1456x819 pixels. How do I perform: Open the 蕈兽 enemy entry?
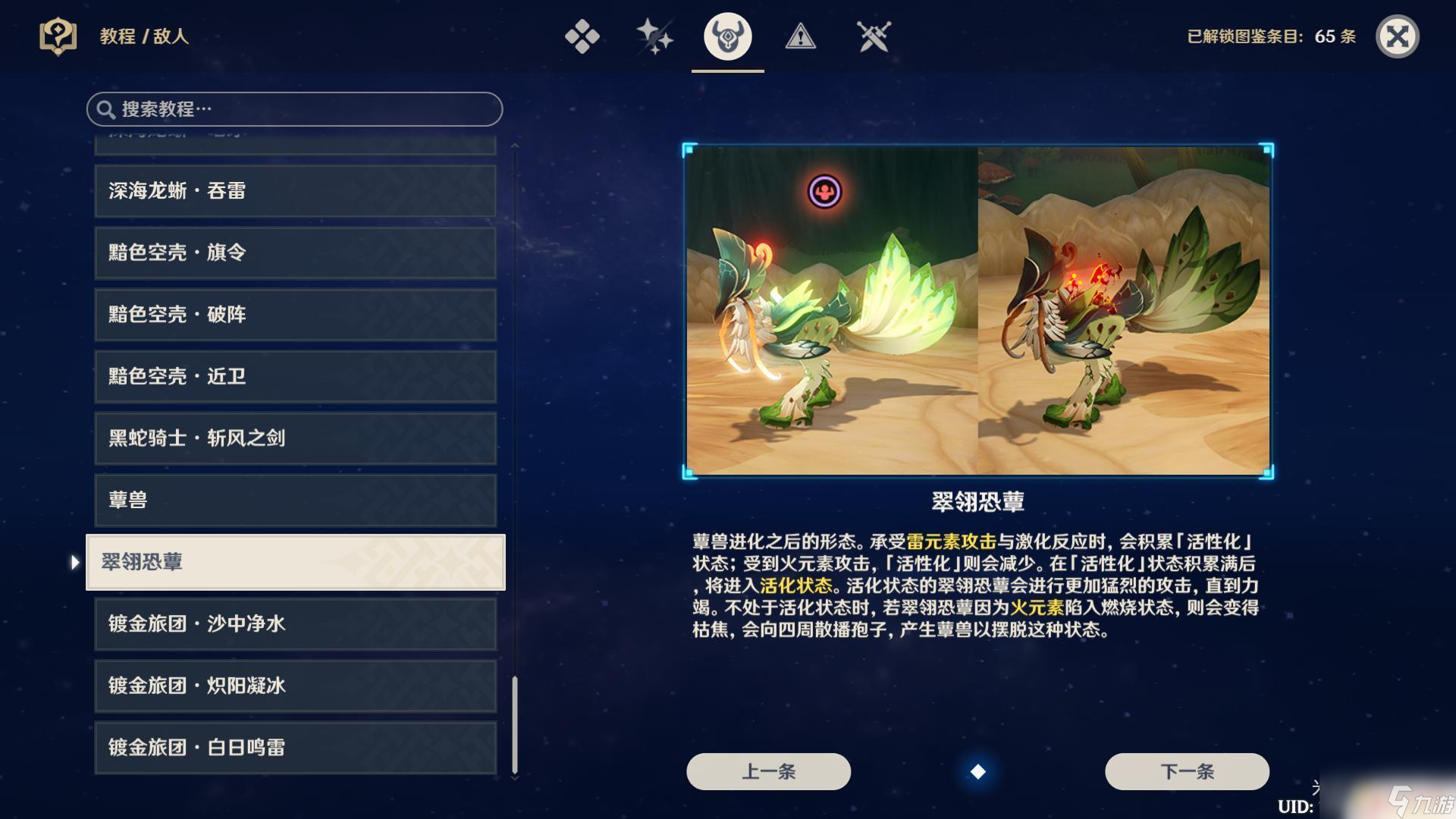point(294,500)
